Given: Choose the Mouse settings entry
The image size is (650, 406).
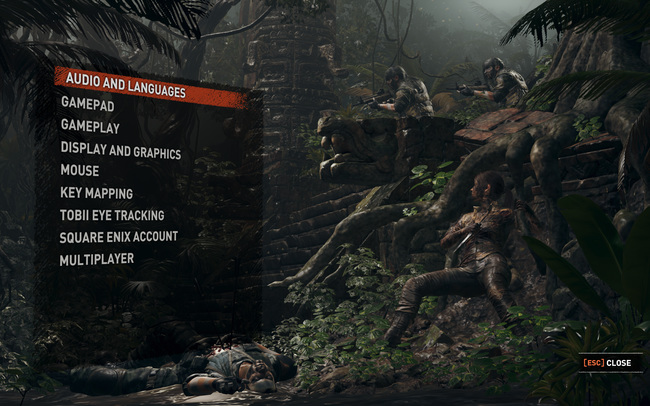Looking at the screenshot, I should [x=80, y=171].
